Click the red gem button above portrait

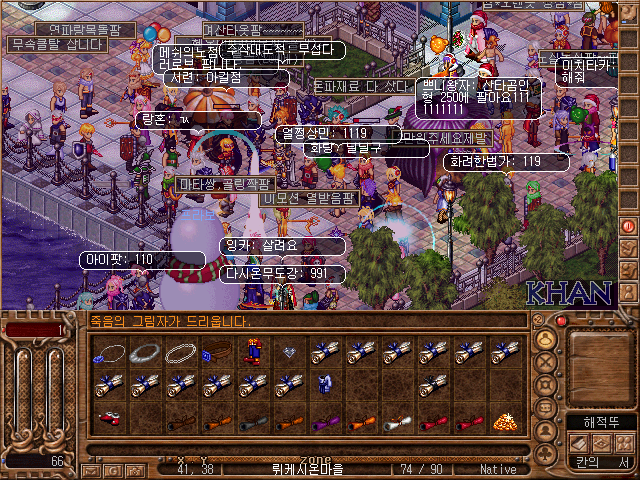click(561, 320)
